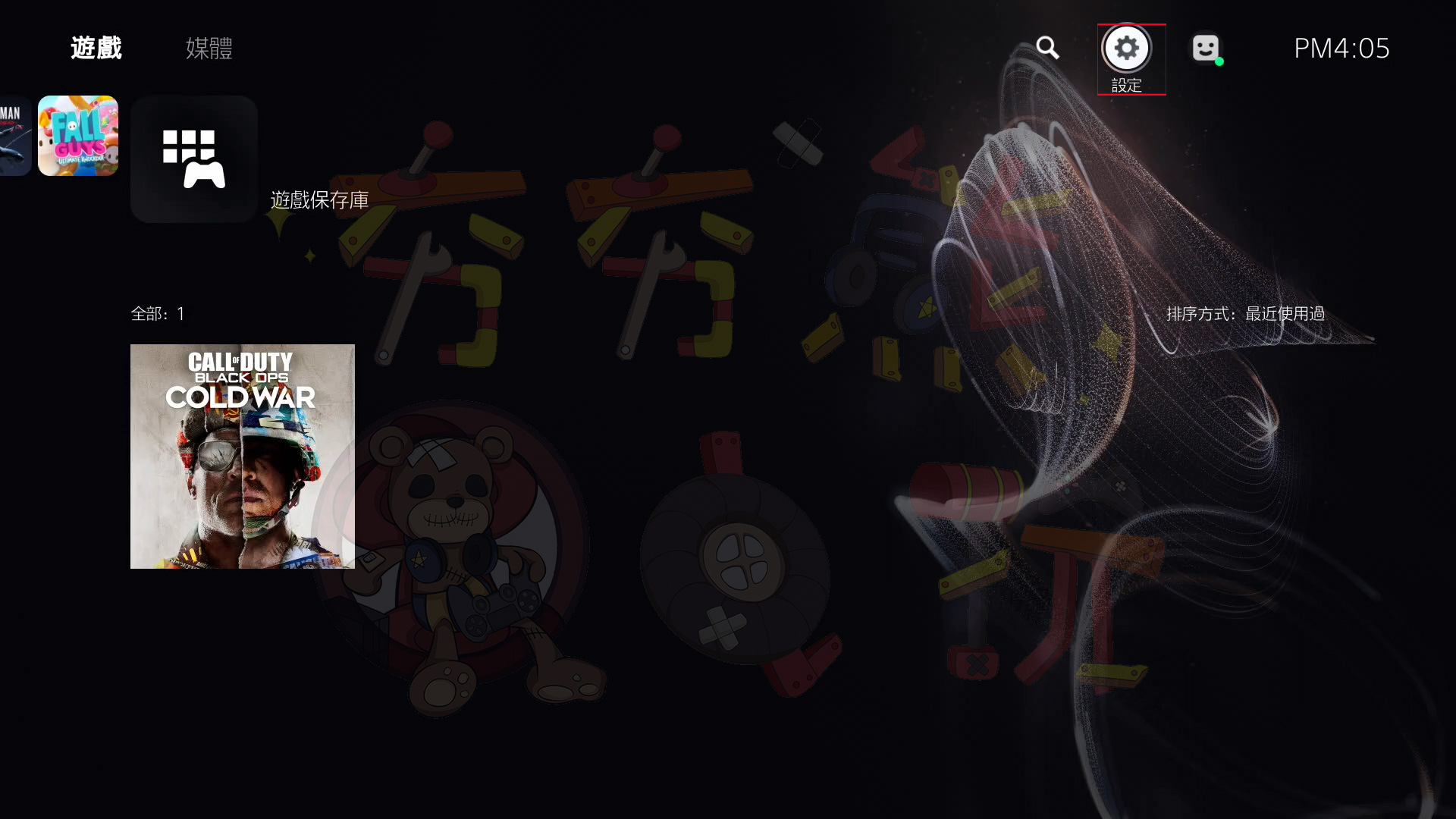Select the search magnifier icon

pos(1048,48)
